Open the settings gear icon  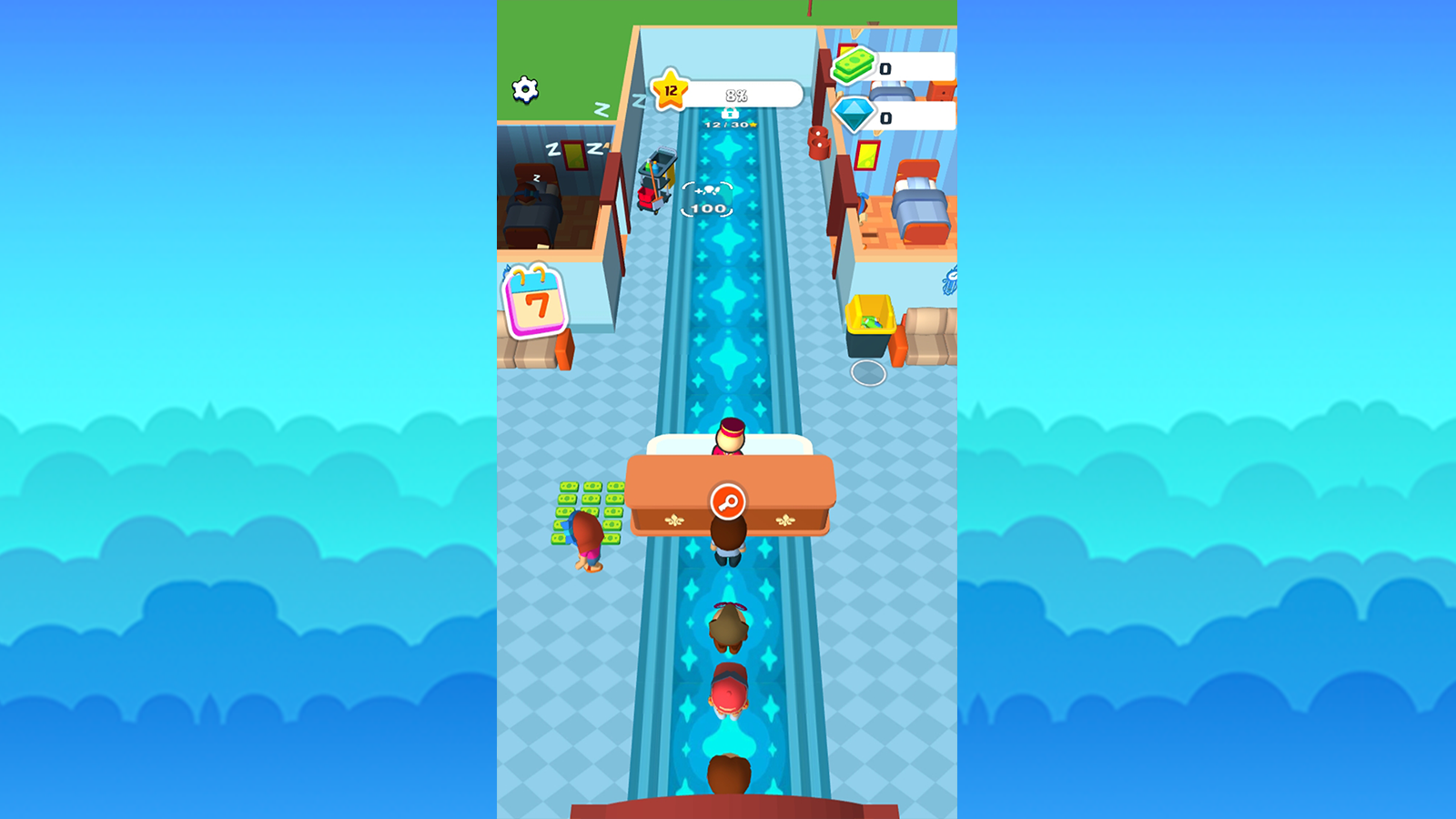[525, 88]
